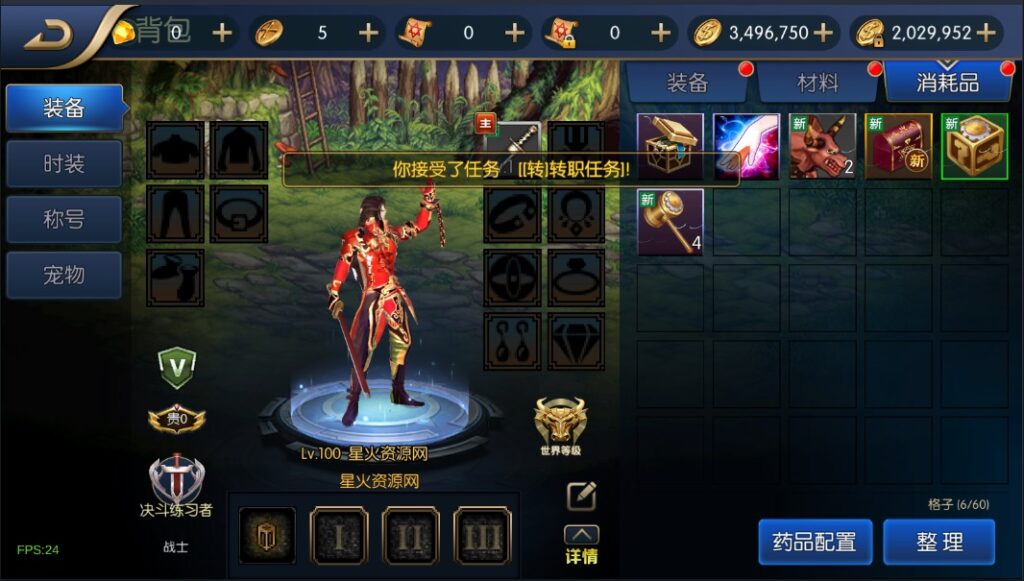Viewport: 1024px width, 581px height.
Task: Open 药品配置 potion configuration
Action: [x=815, y=542]
